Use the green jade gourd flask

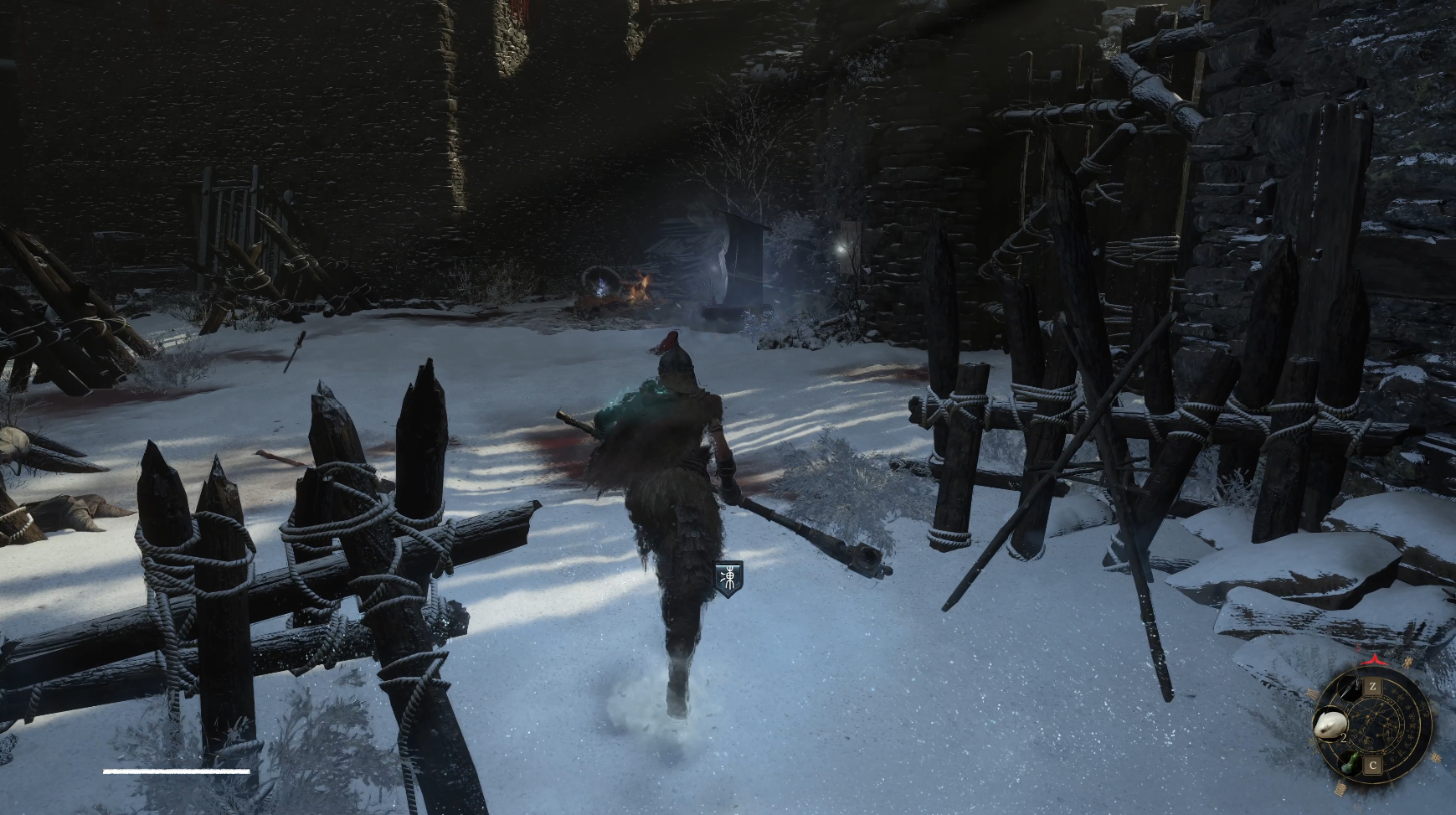click(x=1349, y=763)
